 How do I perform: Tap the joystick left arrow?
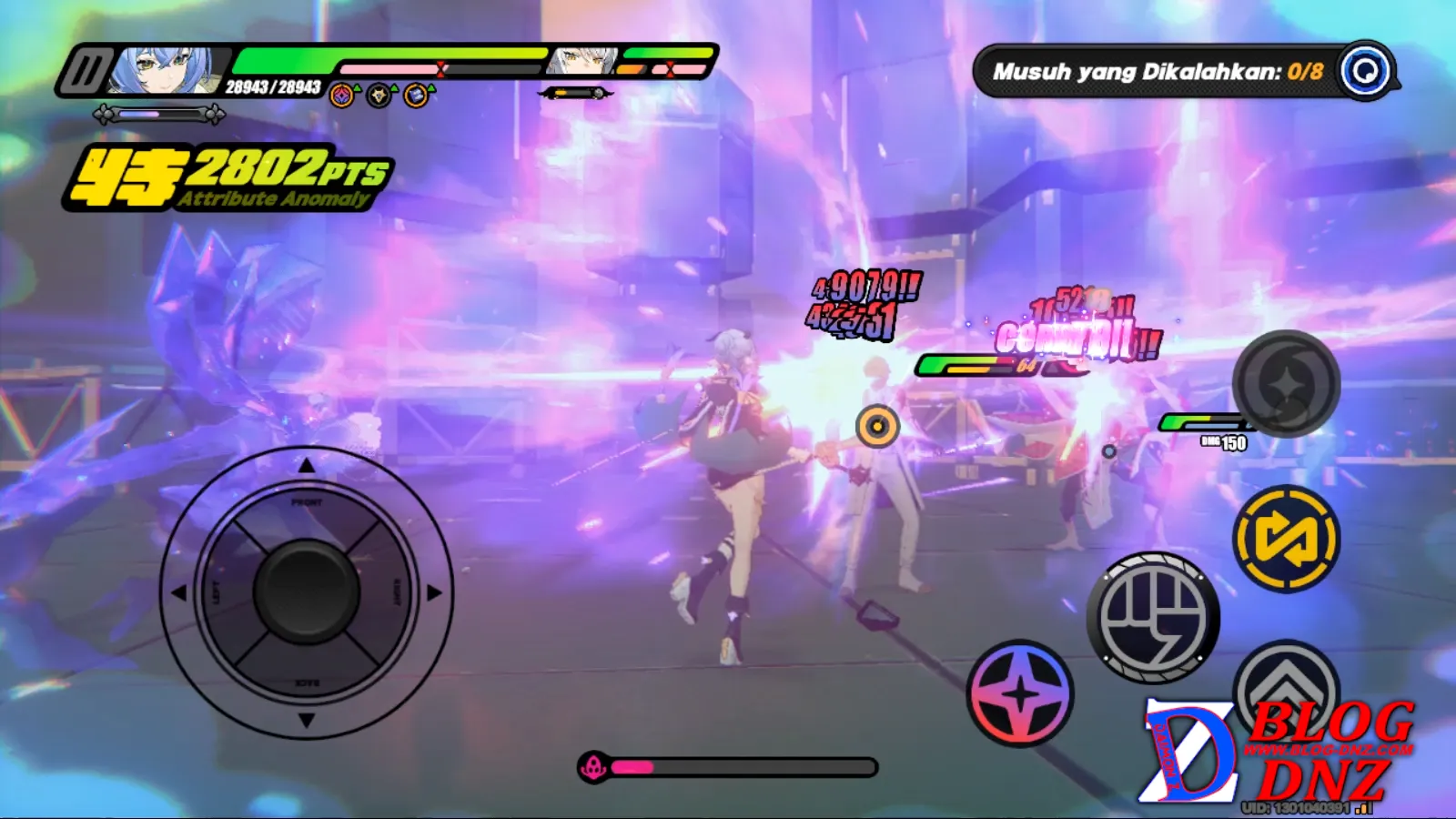point(179,592)
